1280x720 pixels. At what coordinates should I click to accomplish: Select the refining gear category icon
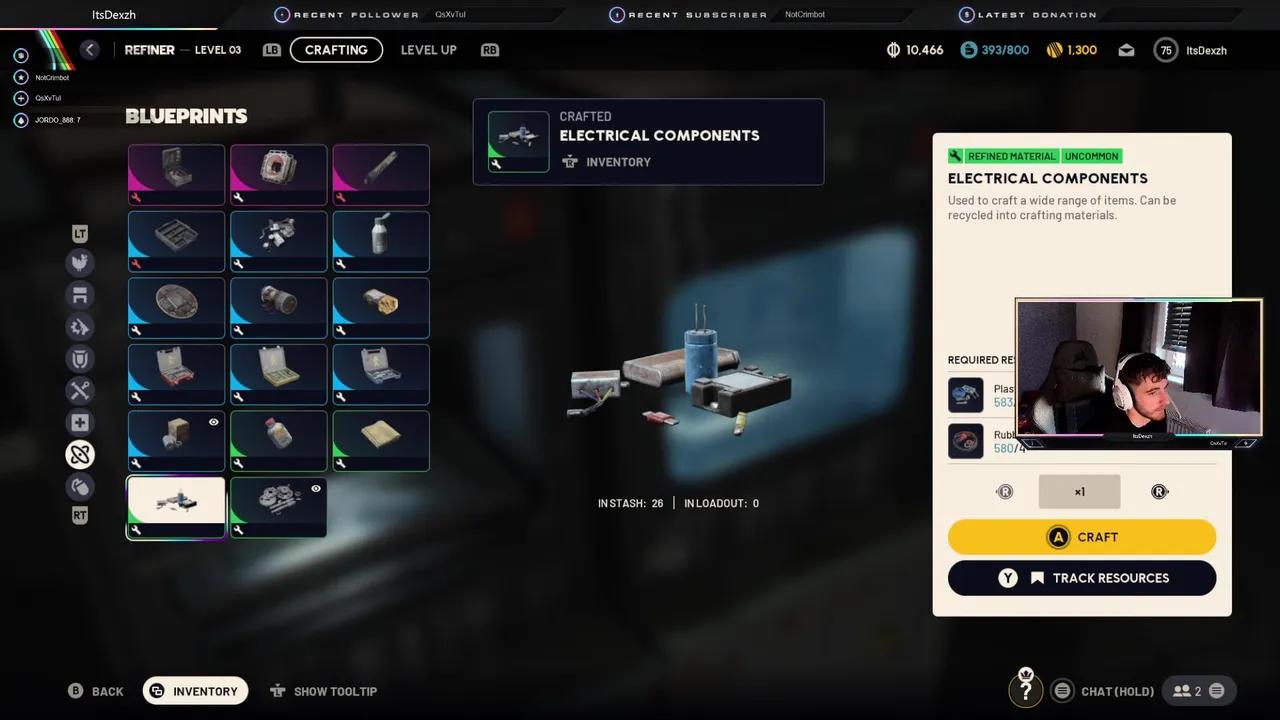tap(80, 327)
